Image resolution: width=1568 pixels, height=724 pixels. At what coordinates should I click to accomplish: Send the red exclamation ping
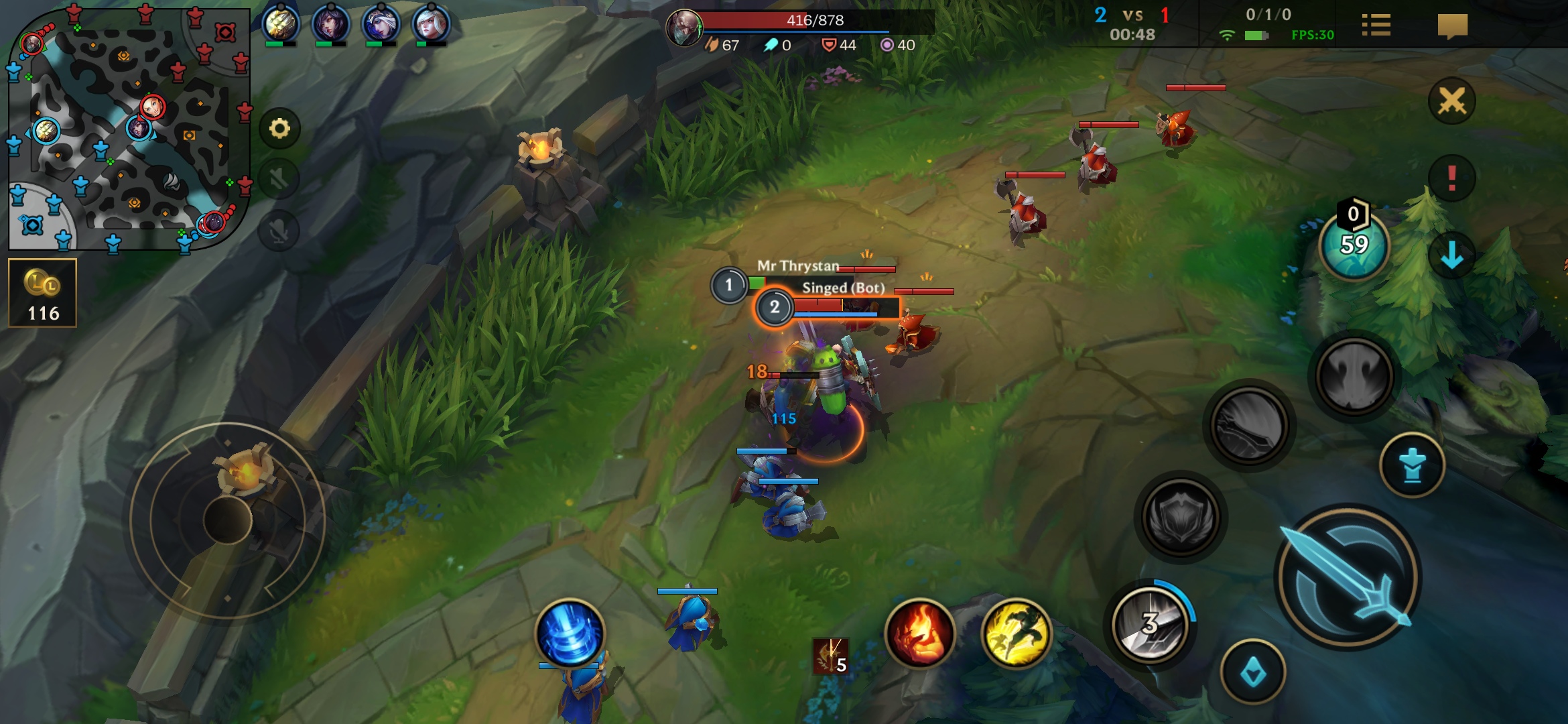(1451, 178)
